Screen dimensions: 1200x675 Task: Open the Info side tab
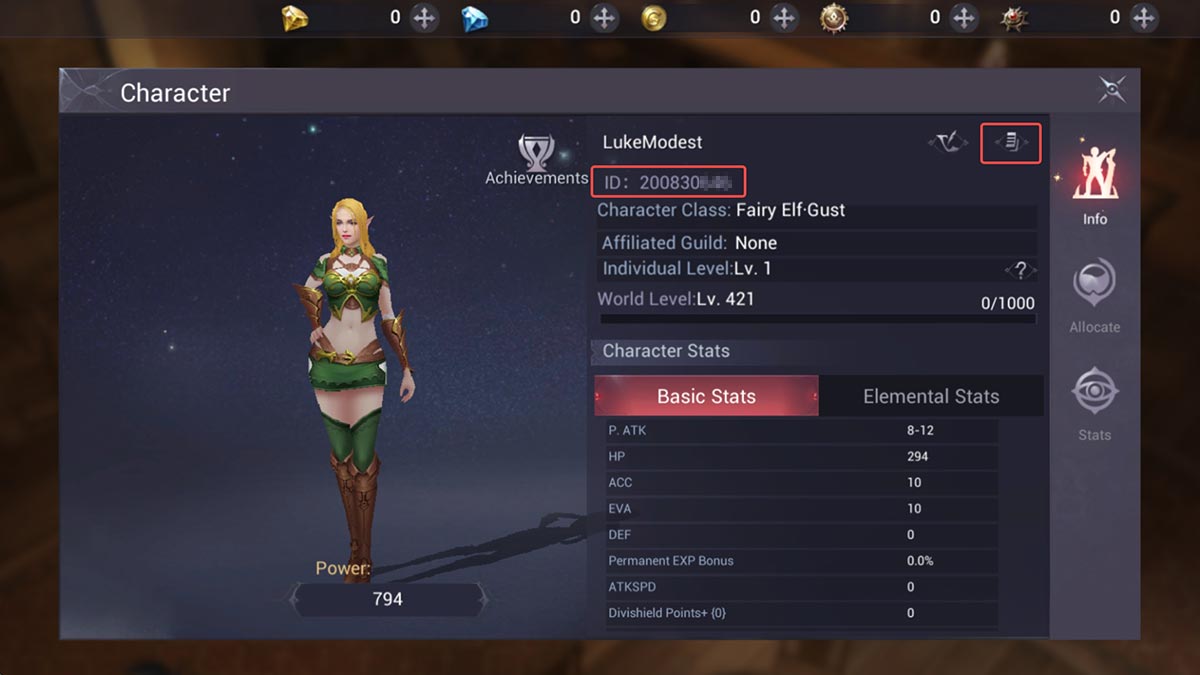(1095, 186)
